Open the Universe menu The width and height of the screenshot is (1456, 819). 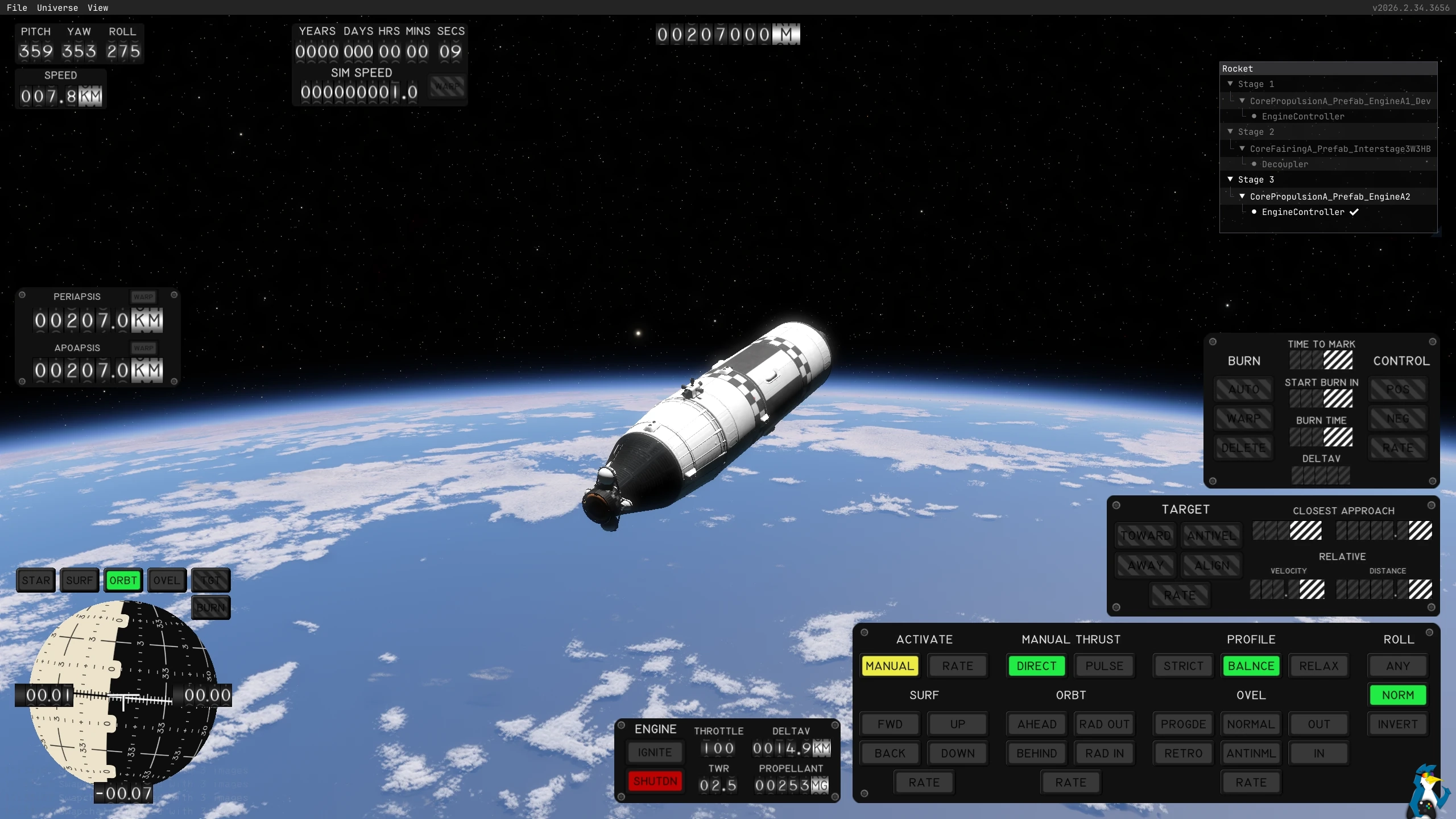point(57,8)
